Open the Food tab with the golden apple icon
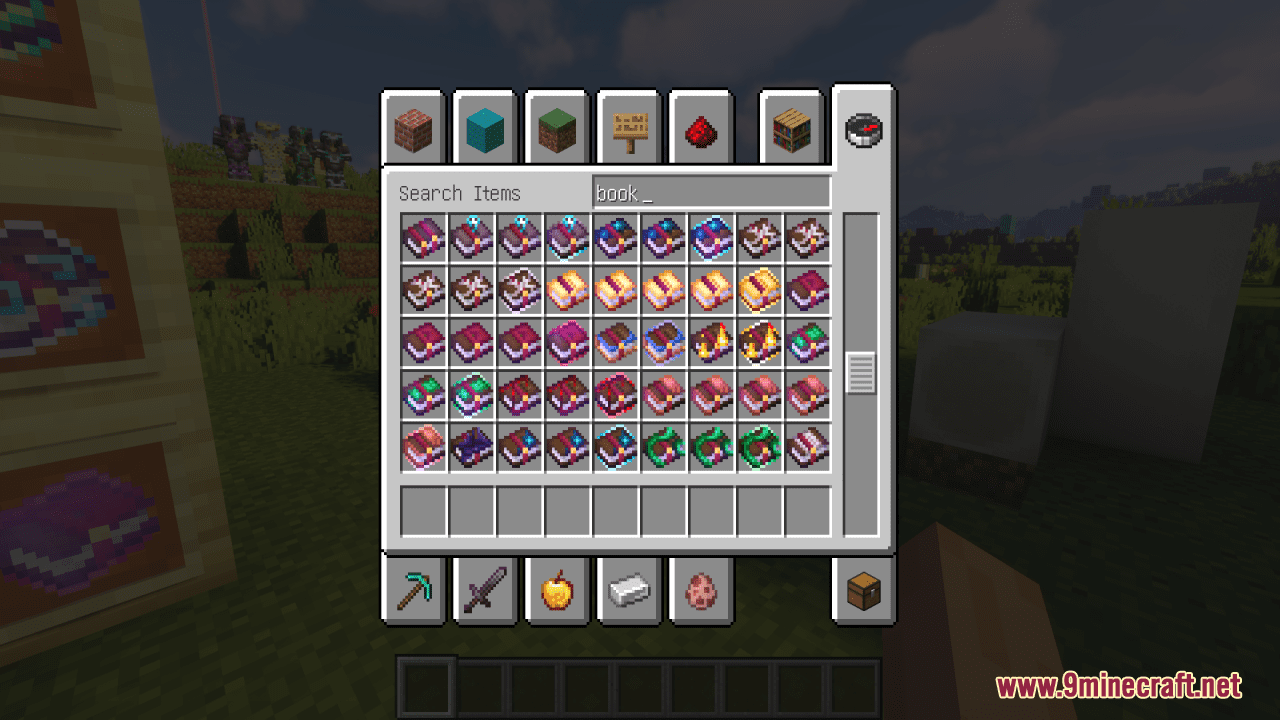Viewport: 1280px width, 720px height. click(557, 590)
